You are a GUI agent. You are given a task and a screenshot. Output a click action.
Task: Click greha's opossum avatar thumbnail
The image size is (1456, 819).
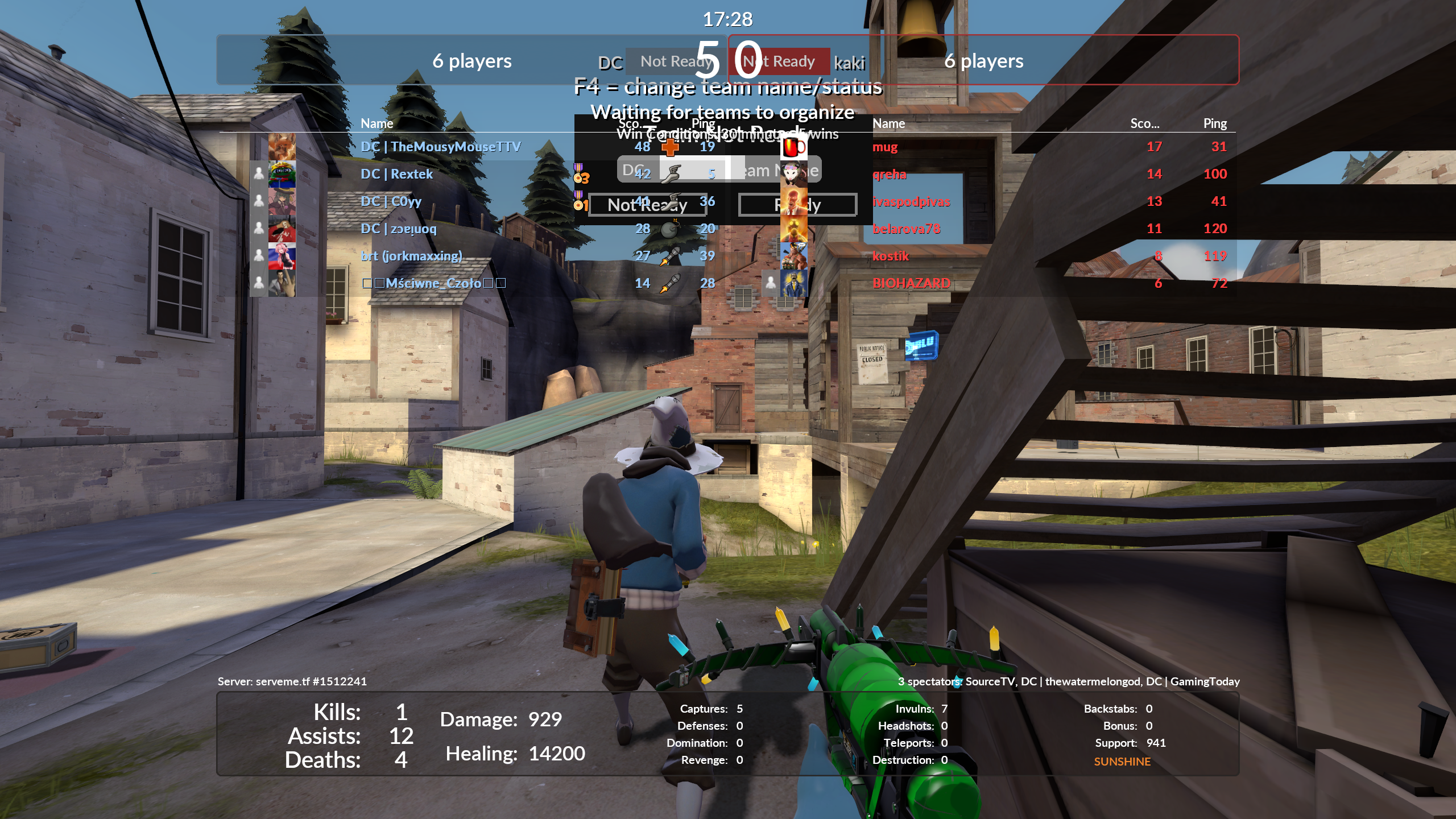tap(793, 174)
